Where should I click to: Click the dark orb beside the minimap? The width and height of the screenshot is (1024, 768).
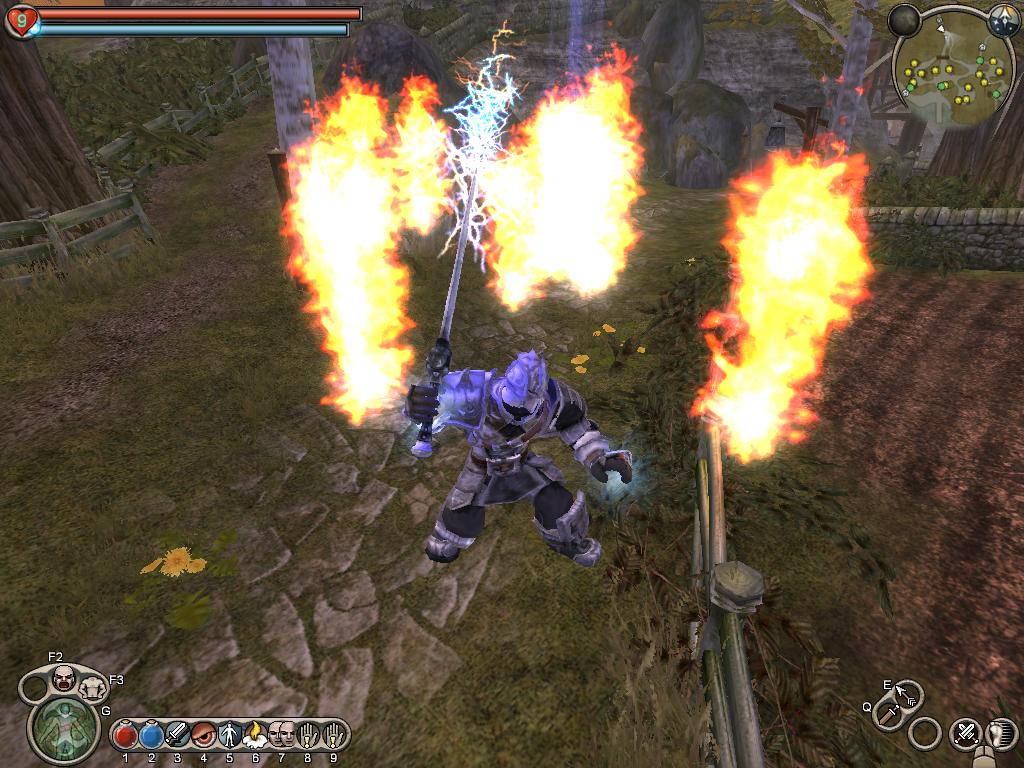[x=904, y=20]
